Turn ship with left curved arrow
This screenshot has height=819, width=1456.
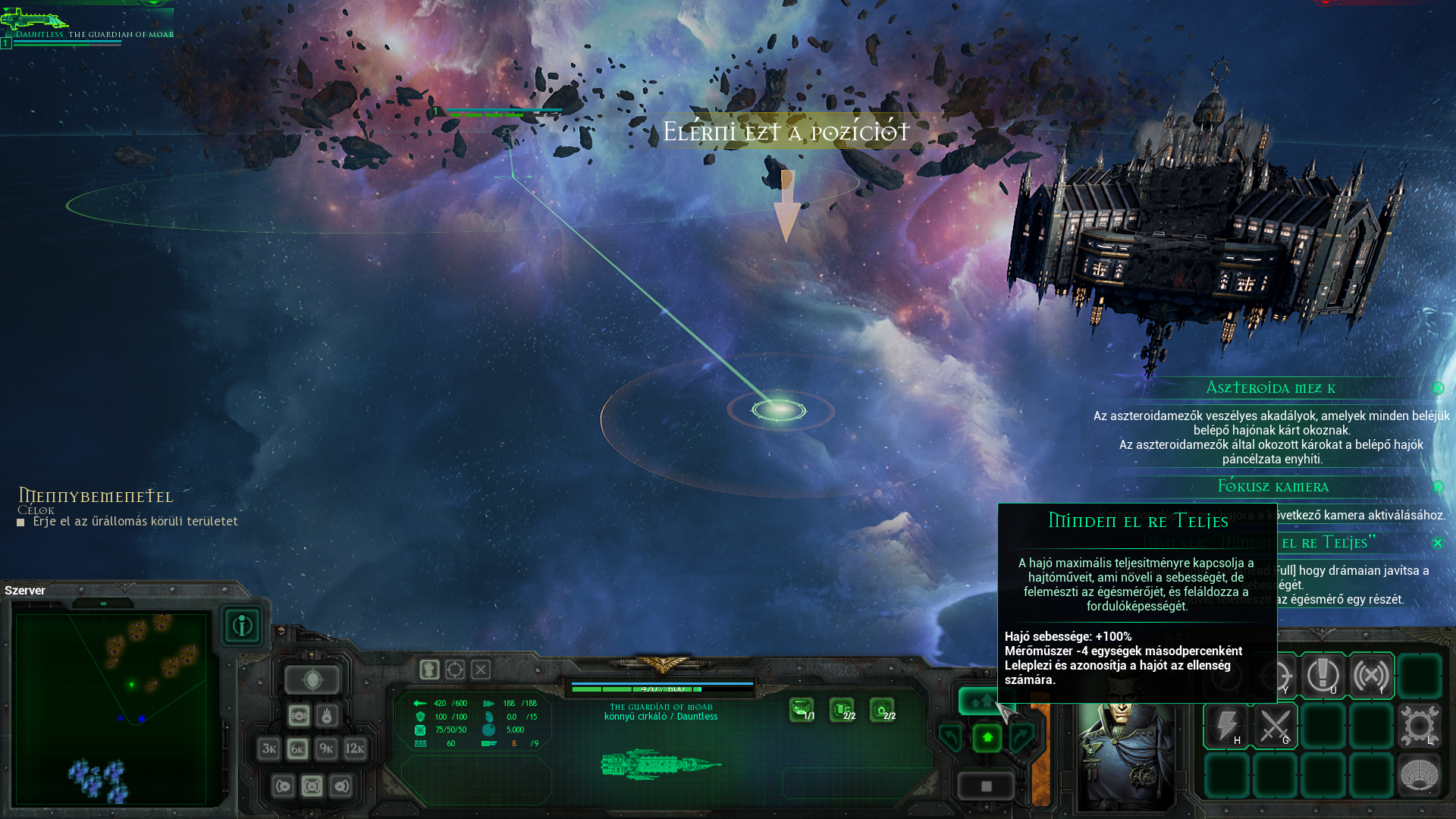pos(951,737)
